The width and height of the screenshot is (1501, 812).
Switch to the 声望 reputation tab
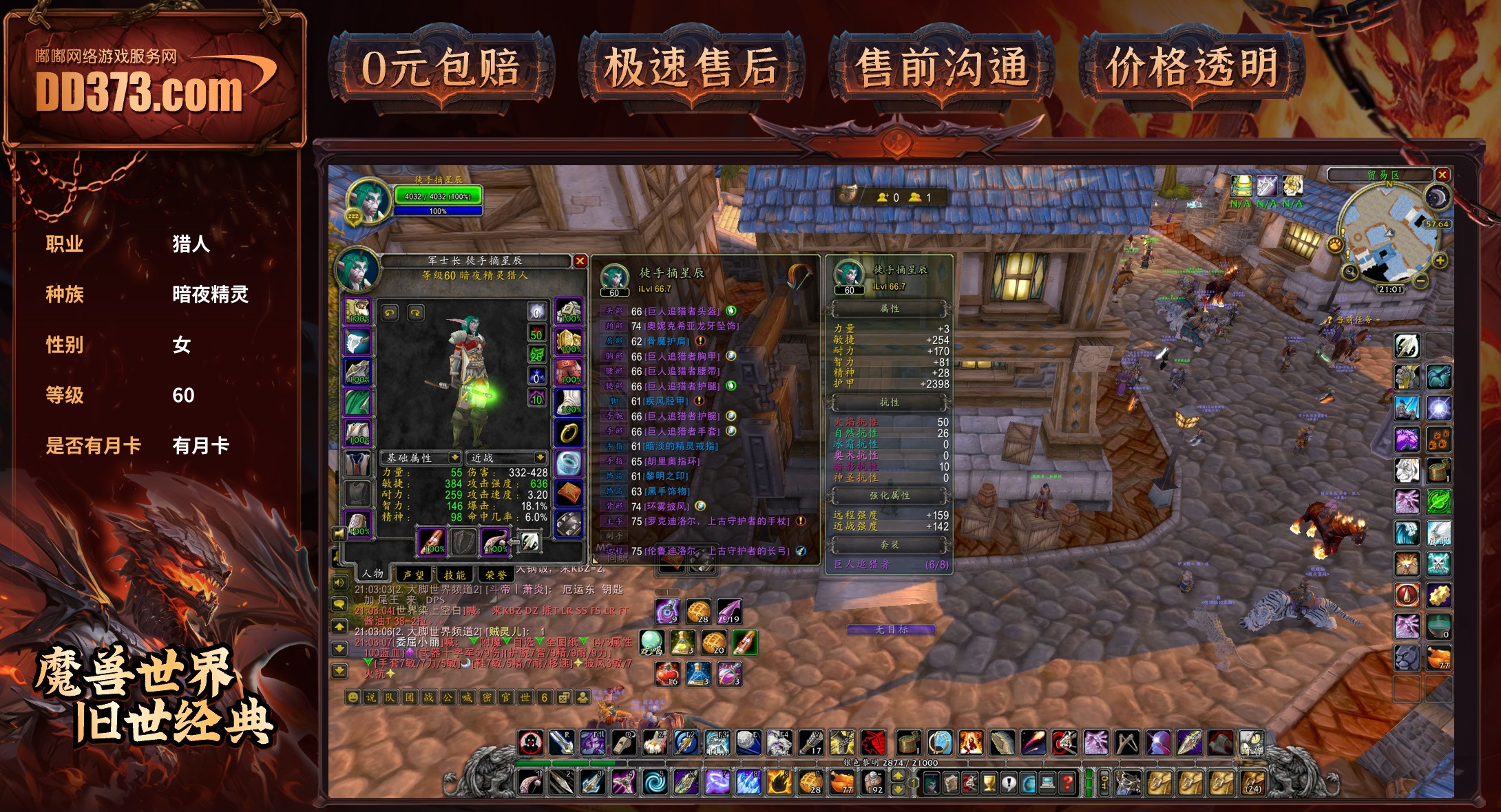coord(413,574)
